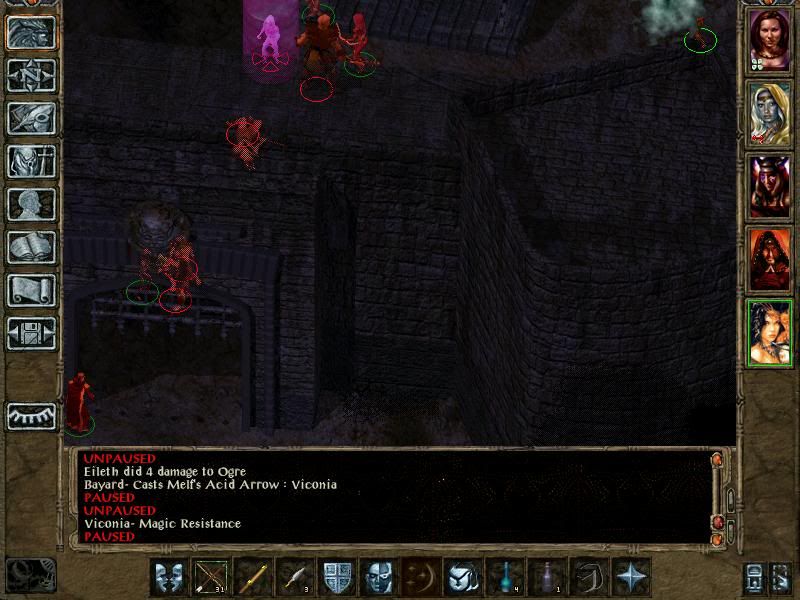Open the options floppy disk button
Screen dimensions: 800x600
pos(31,333)
